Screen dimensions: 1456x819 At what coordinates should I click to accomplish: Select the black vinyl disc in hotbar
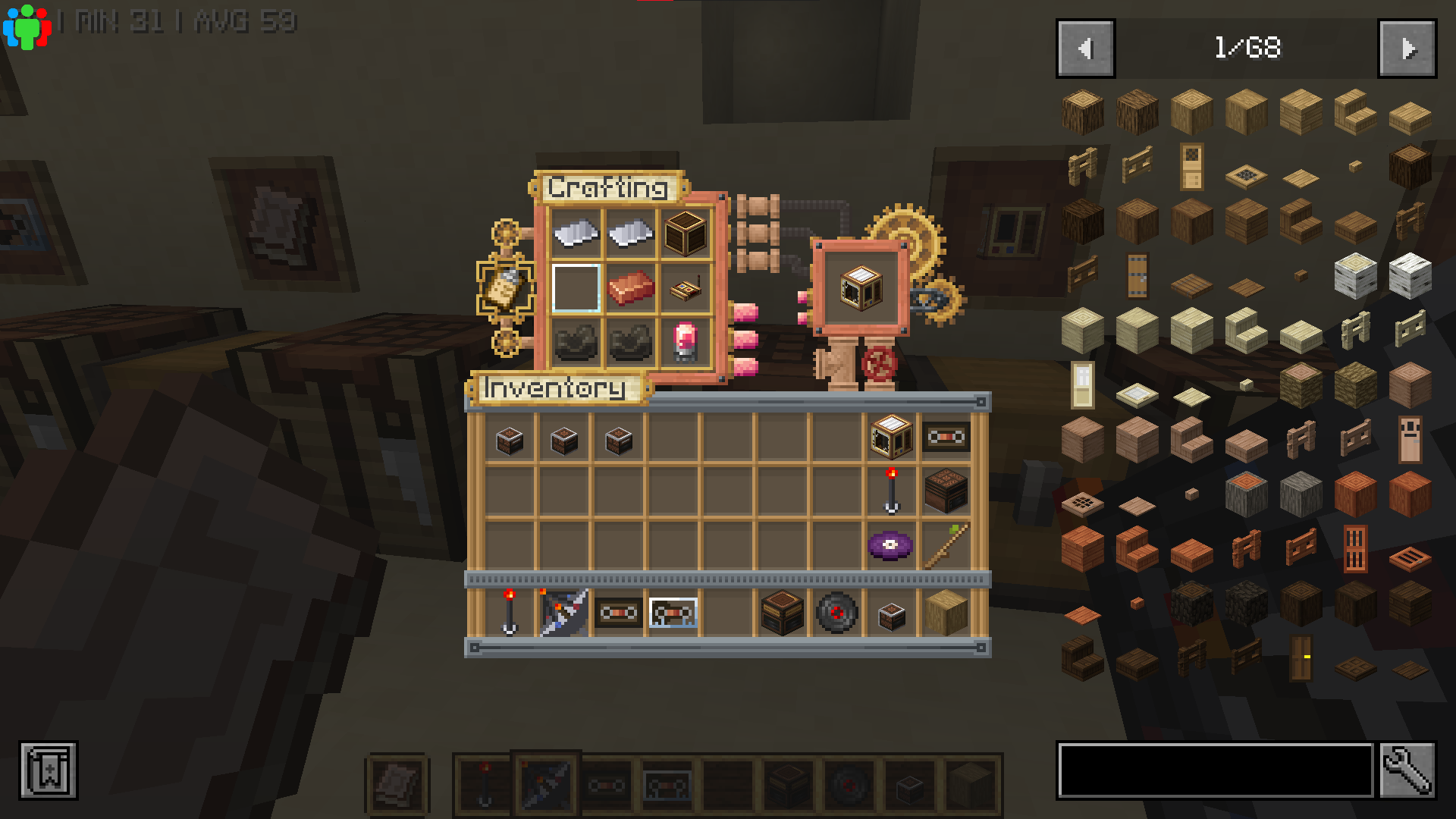pyautogui.click(x=836, y=613)
